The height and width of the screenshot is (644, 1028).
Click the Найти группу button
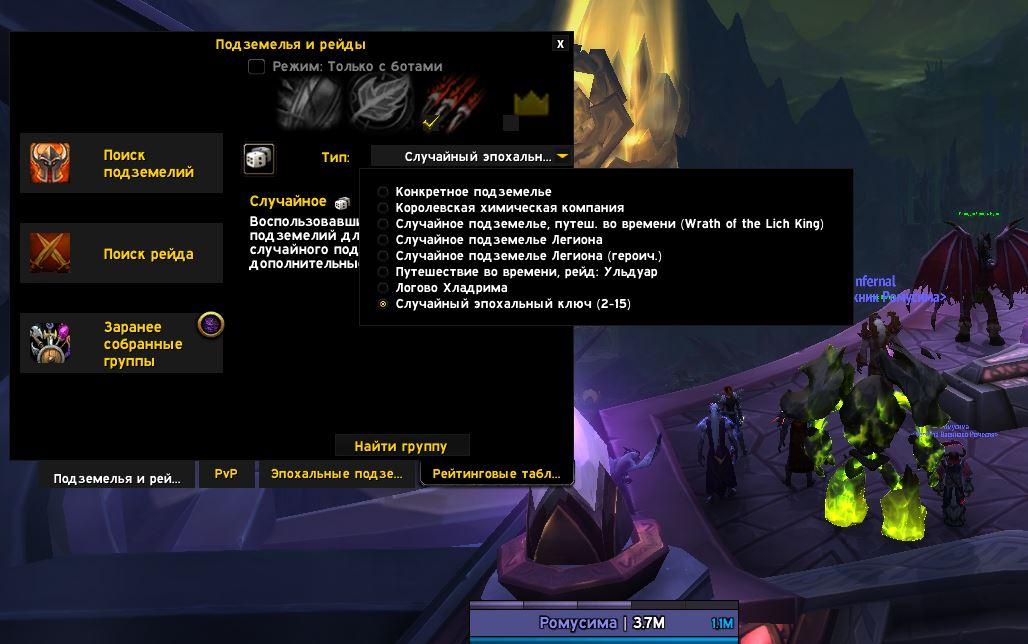tap(401, 446)
